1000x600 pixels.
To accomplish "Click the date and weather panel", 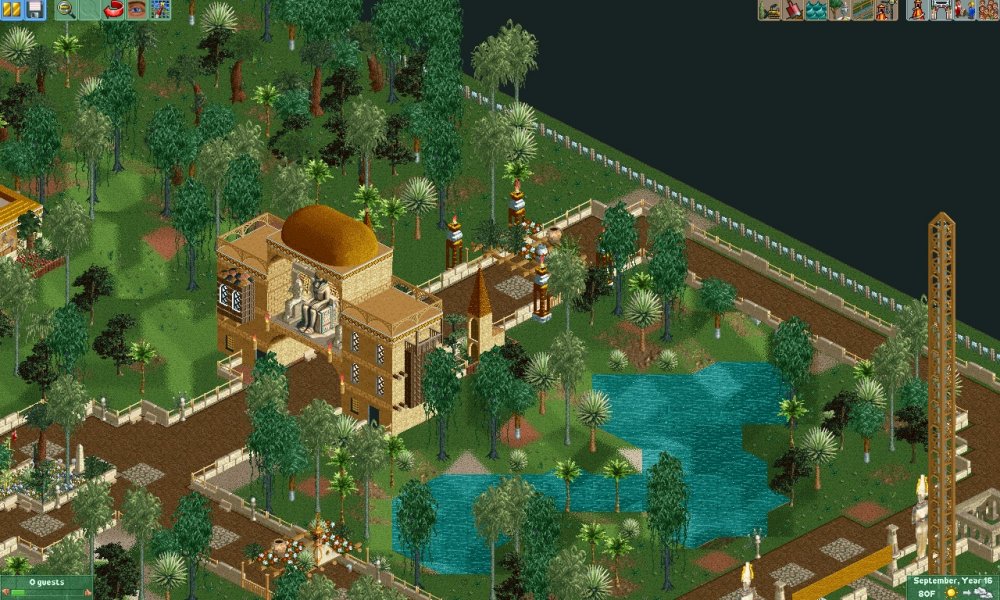I will [x=952, y=587].
